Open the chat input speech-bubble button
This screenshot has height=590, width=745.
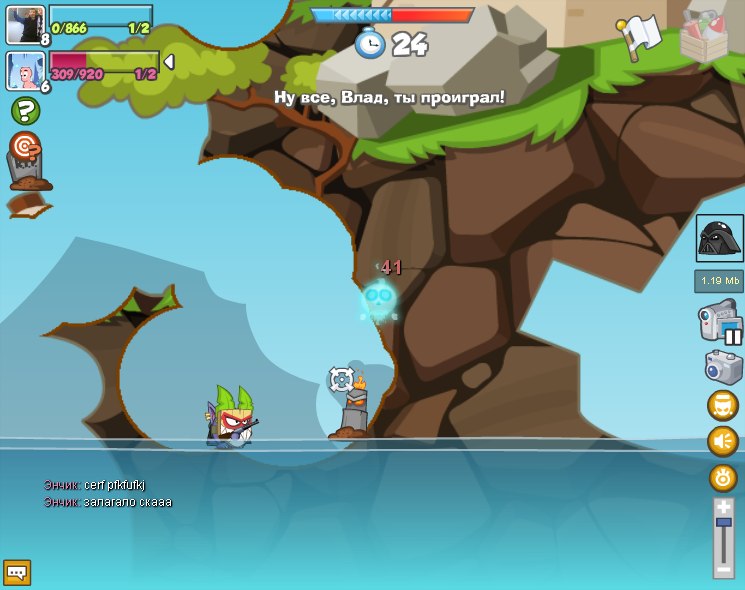(x=17, y=572)
